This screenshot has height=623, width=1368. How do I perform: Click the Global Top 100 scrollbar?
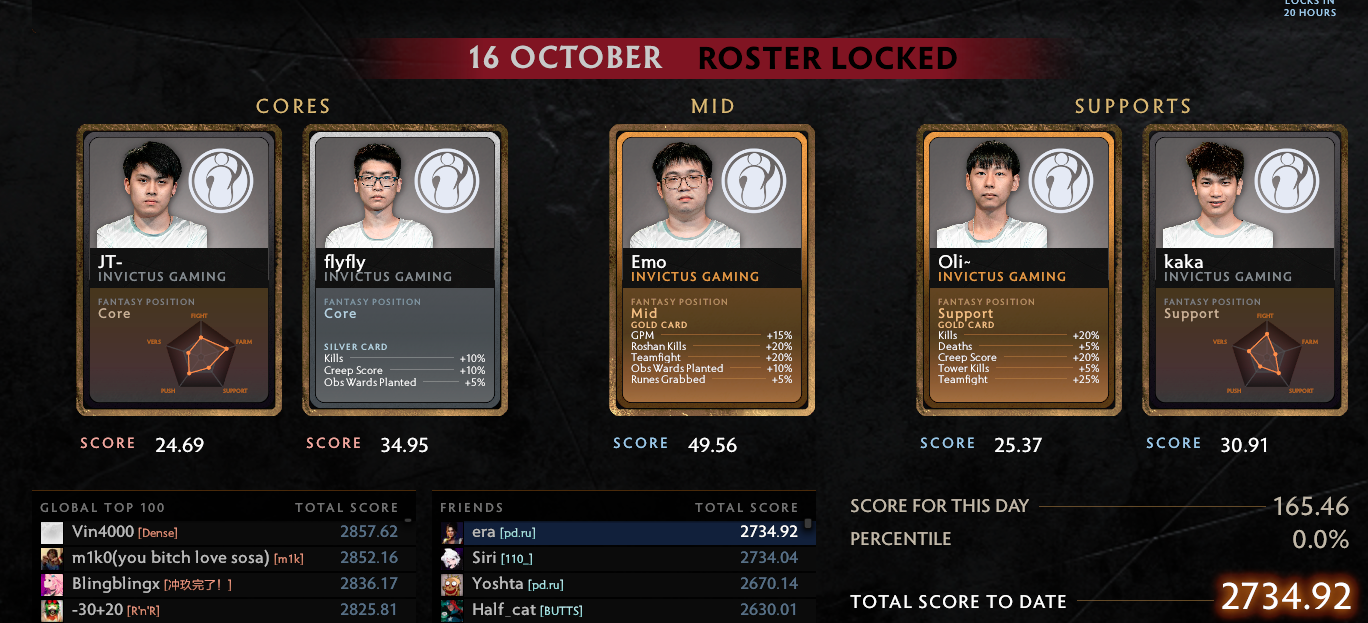coord(408,522)
